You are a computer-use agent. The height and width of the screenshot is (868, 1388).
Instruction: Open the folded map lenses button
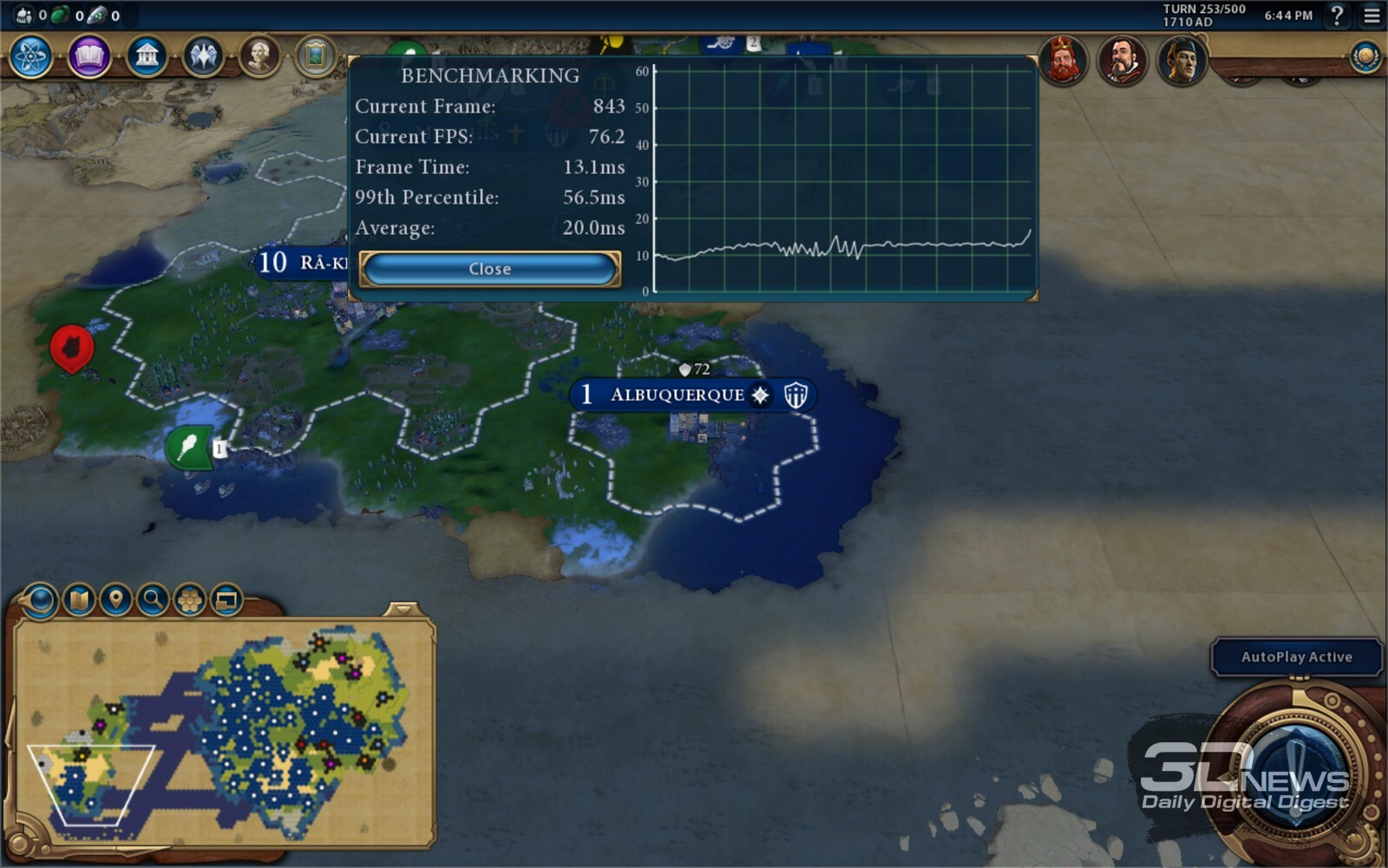point(79,599)
